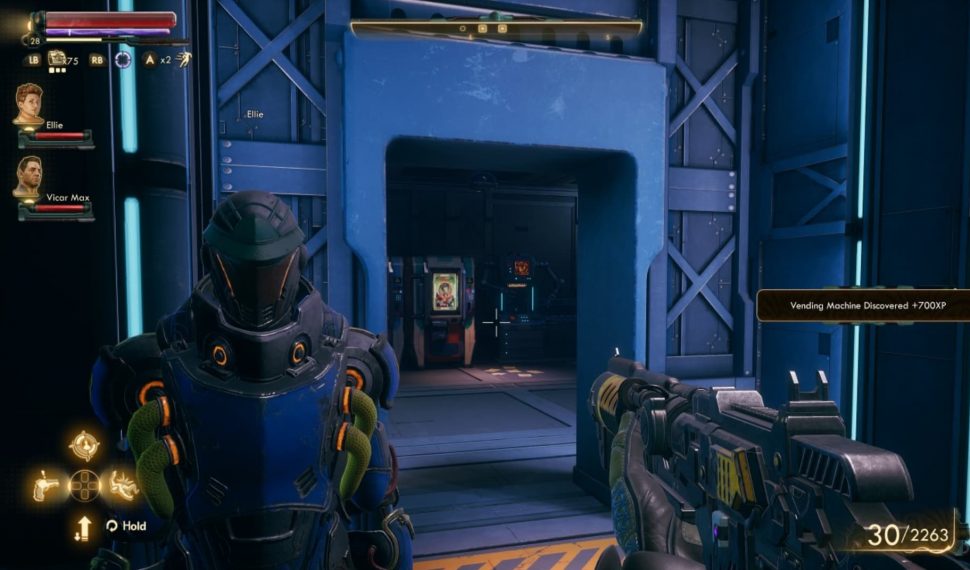970x570 pixels.
Task: Select Vicar Max's companion portrait
Action: [27, 176]
